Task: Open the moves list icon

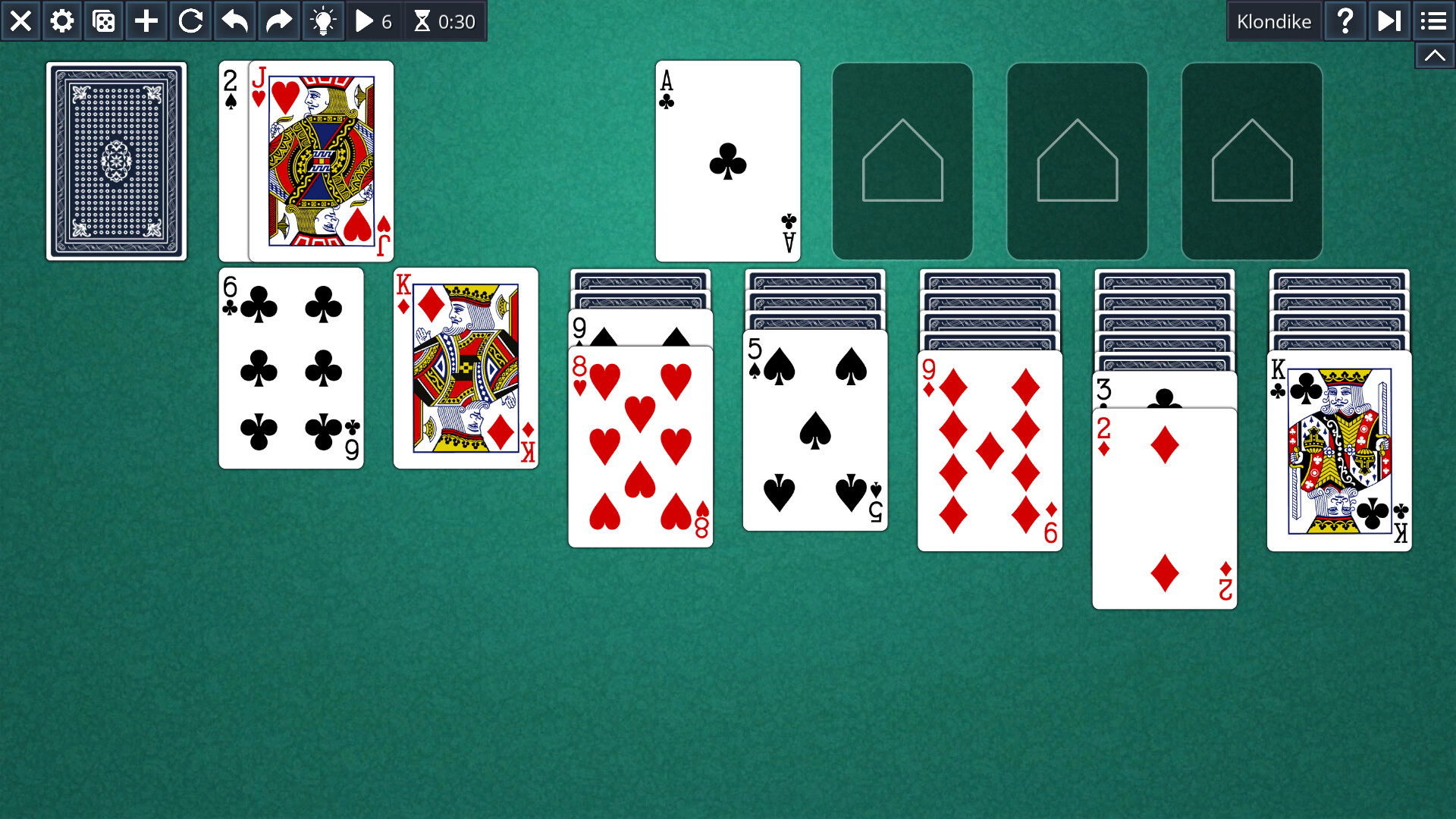Action: [x=1433, y=20]
